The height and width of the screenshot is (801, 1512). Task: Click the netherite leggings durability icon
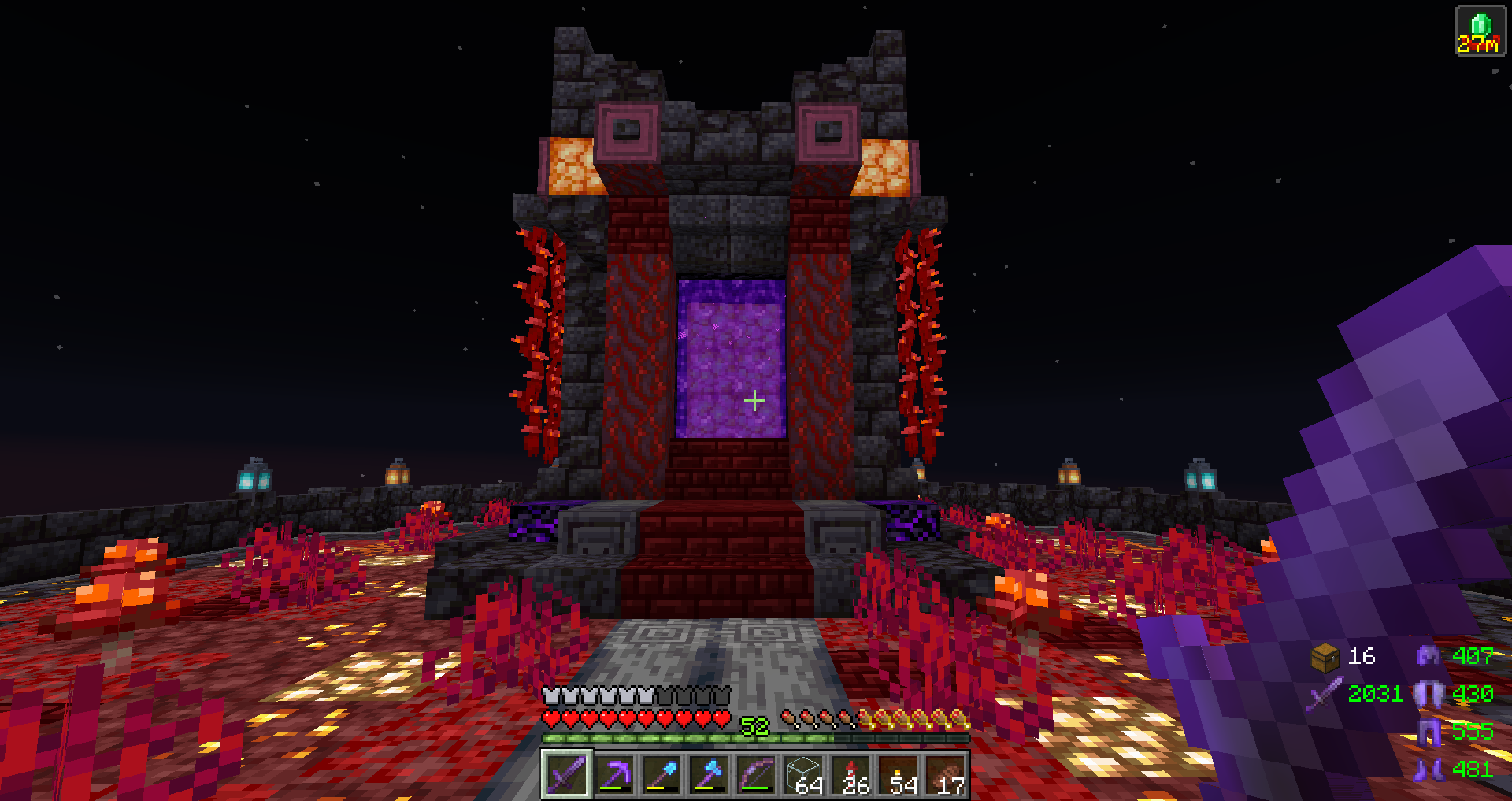click(x=1429, y=732)
